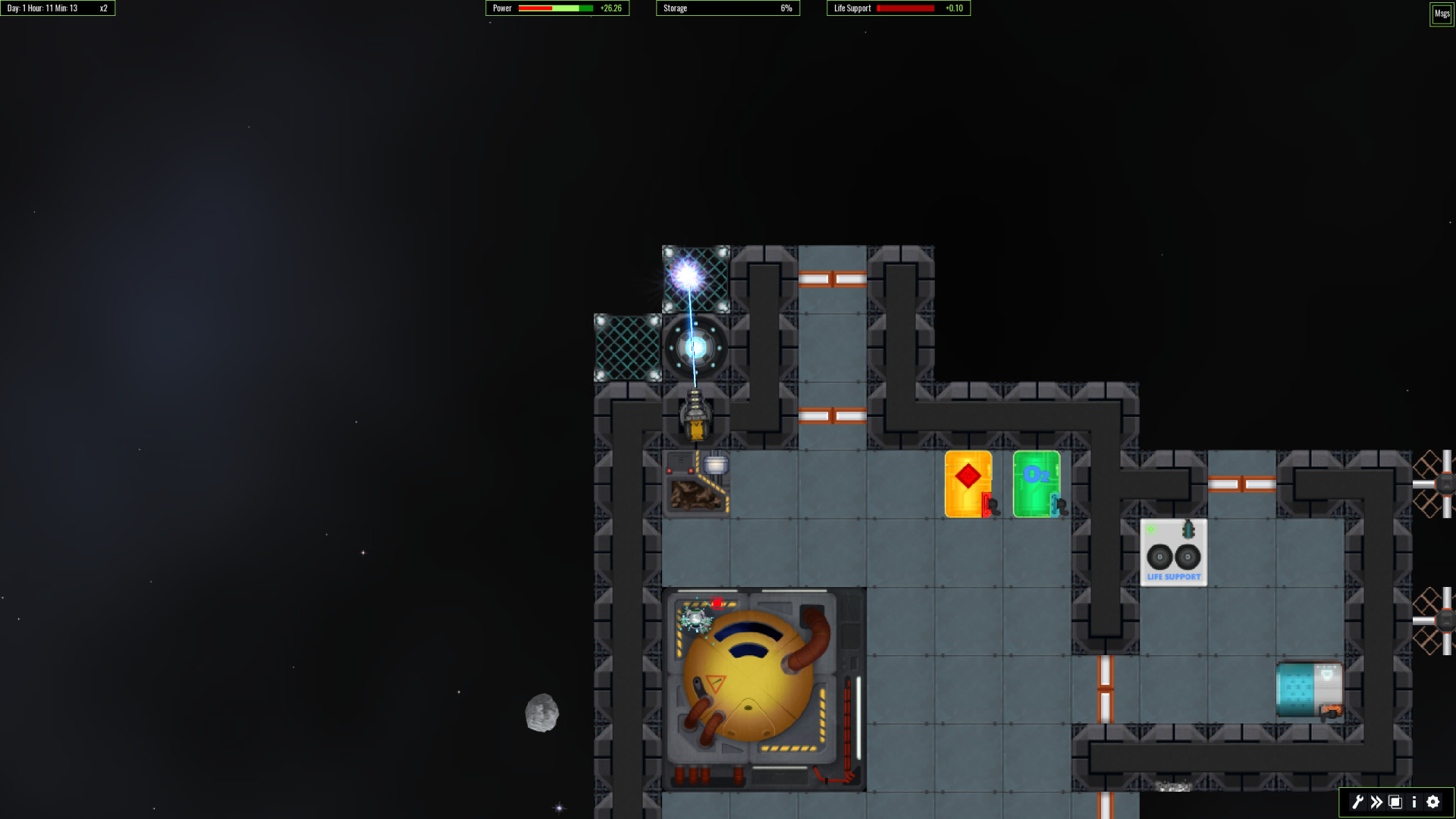Open the Msgs panel
This screenshot has height=819, width=1456.
tap(1441, 14)
